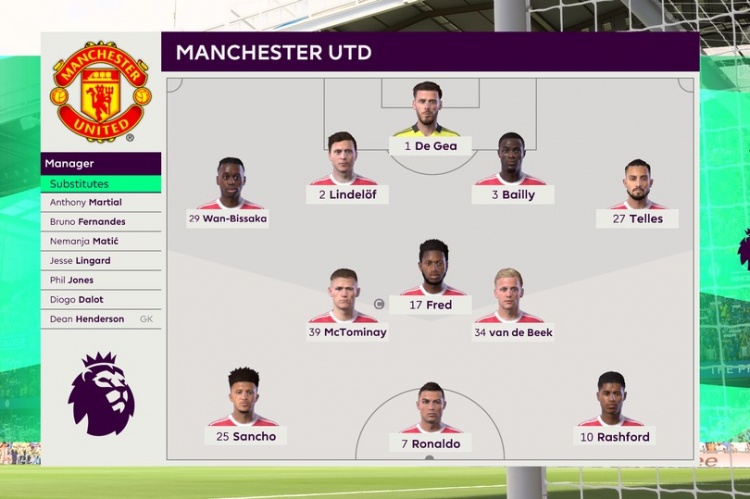The width and height of the screenshot is (750, 499).
Task: Select Bruno Fernandes from substitutes
Action: 100,221
